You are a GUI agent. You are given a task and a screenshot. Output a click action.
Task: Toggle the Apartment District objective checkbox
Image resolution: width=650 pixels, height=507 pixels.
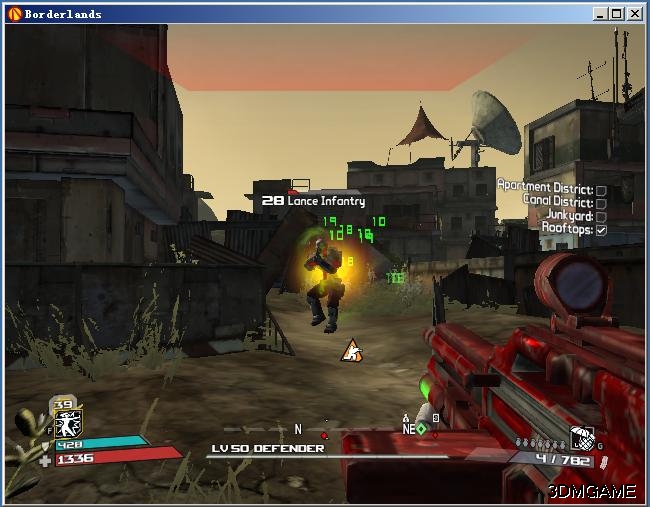point(601,190)
